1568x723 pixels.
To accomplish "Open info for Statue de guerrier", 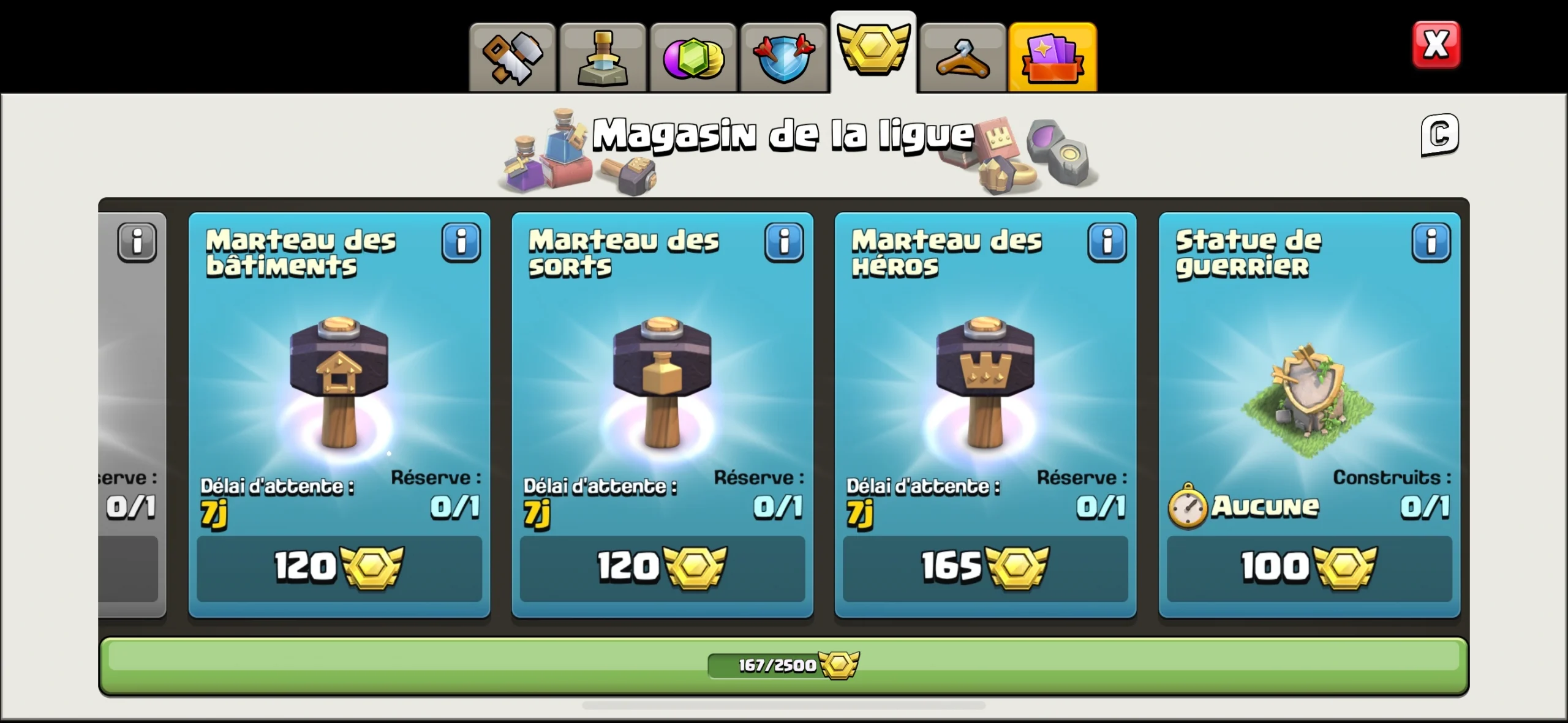I will click(x=1431, y=242).
